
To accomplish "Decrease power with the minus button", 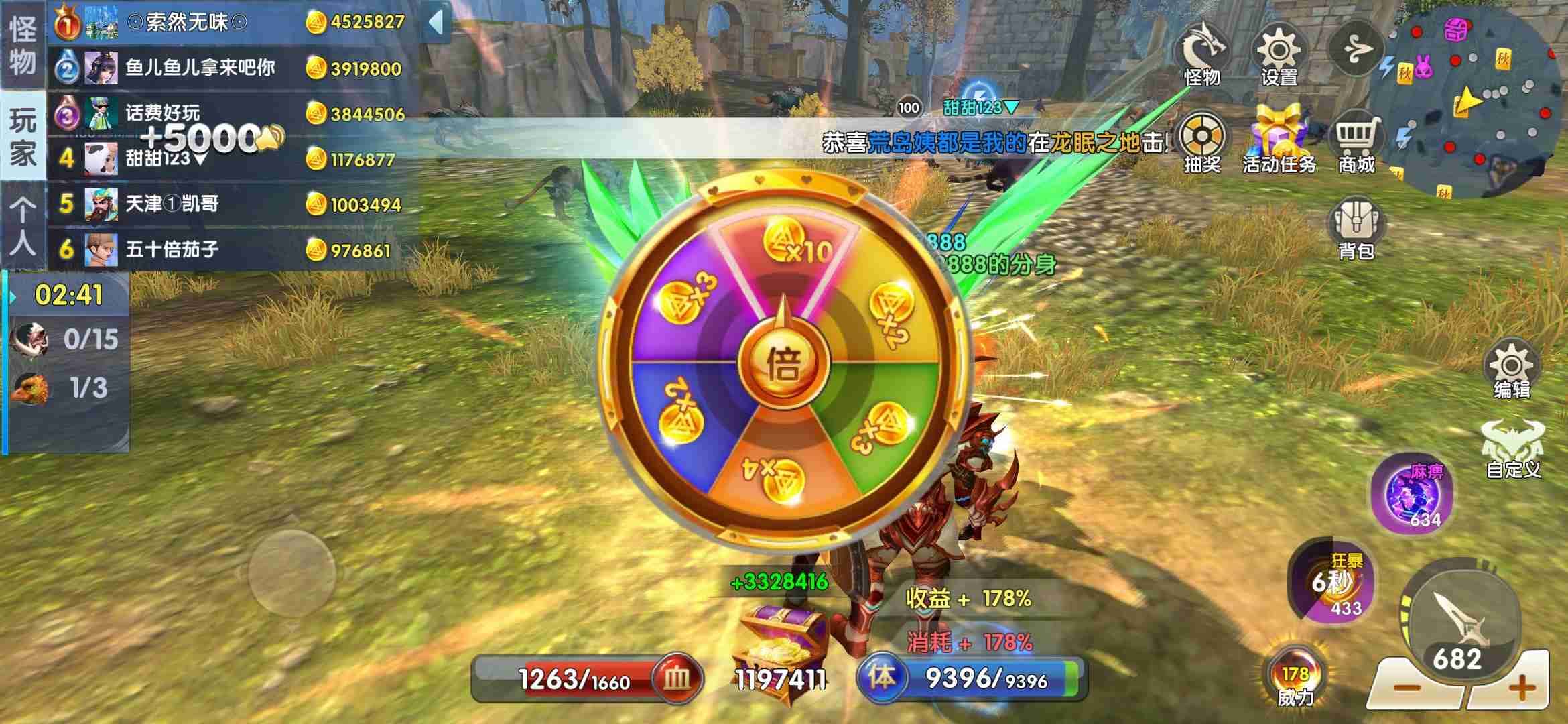I will point(1406,688).
